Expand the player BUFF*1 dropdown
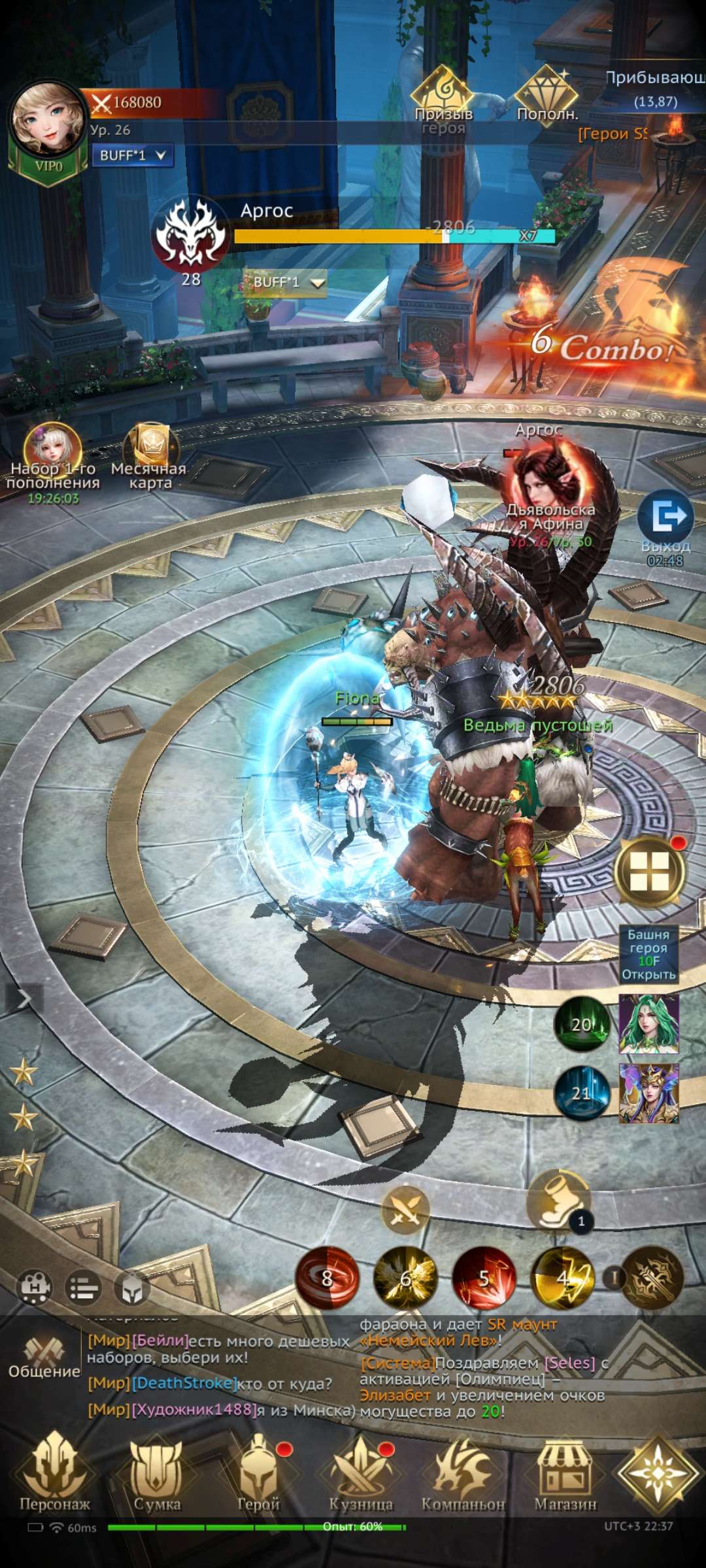Image resolution: width=706 pixels, height=1568 pixels. pyautogui.click(x=133, y=155)
